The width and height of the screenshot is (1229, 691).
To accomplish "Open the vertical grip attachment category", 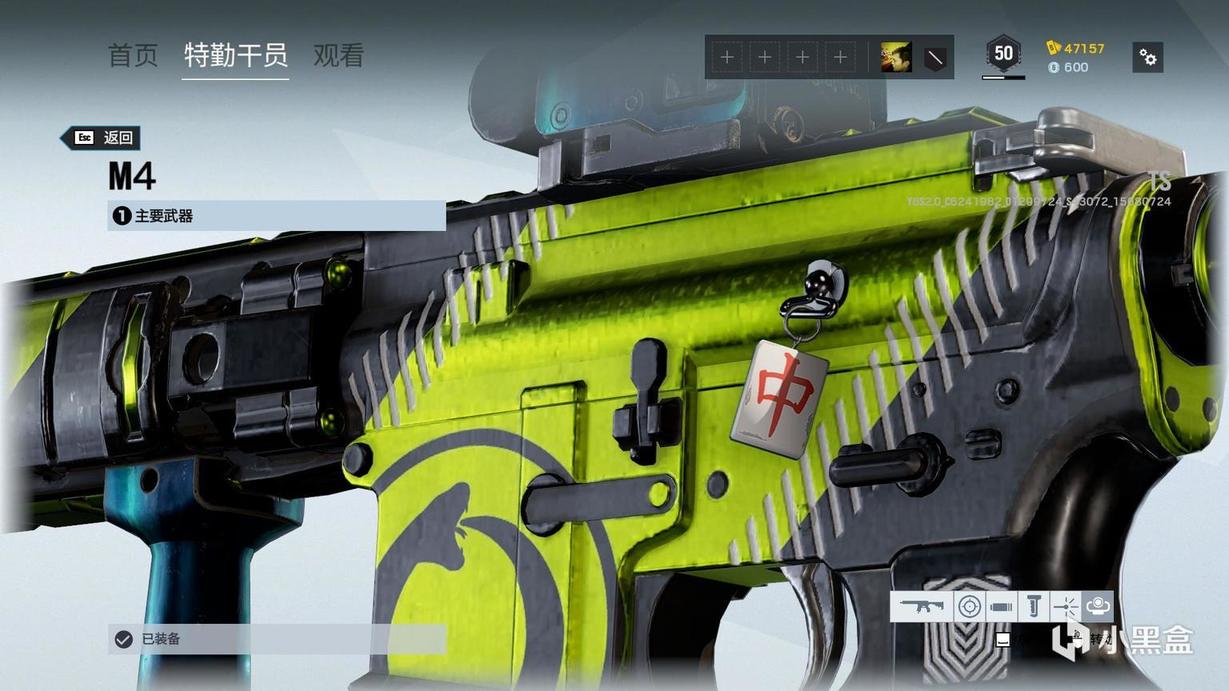I will (x=1034, y=606).
